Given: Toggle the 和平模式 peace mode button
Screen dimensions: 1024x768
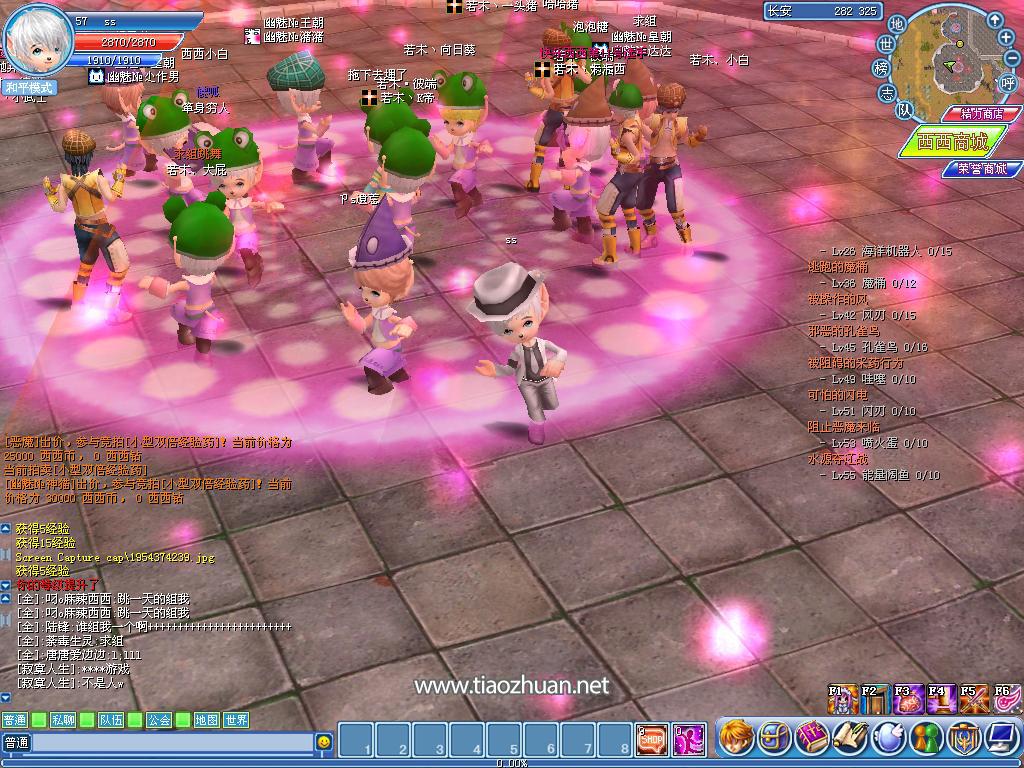Looking at the screenshot, I should (29, 87).
